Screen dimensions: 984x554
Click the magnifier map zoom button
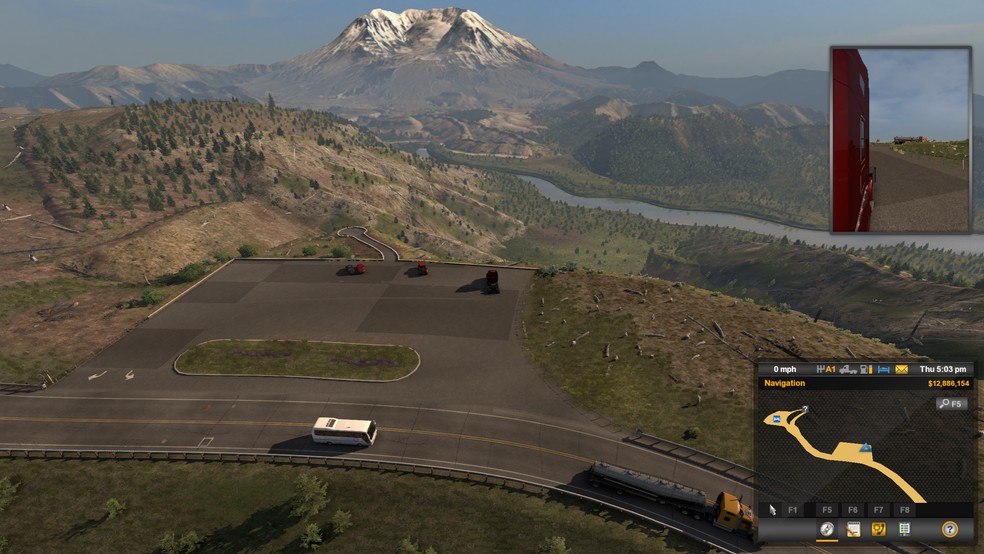951,404
